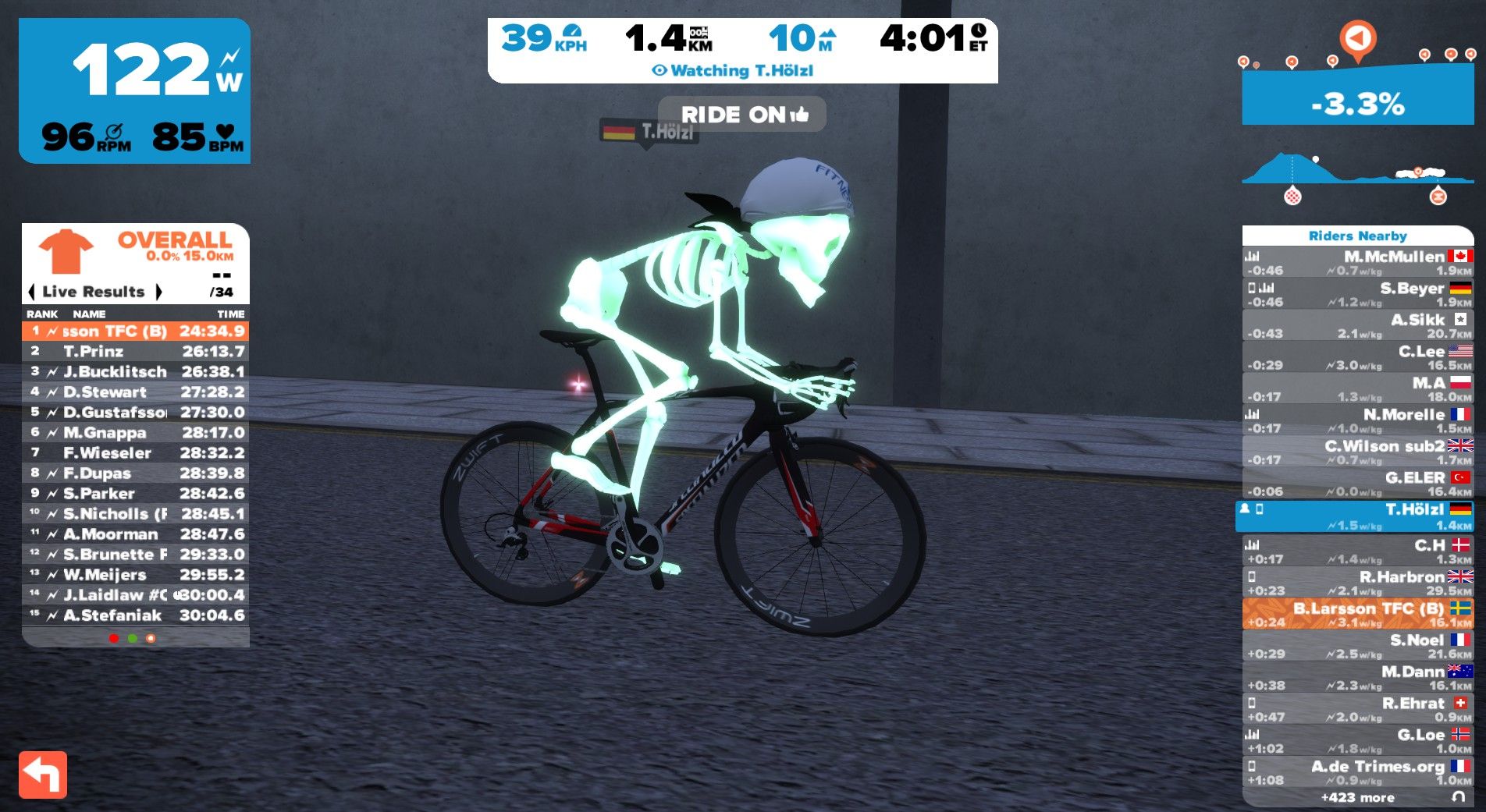Watch rider N.Morelle
The image size is (1486, 812).
click(1357, 420)
